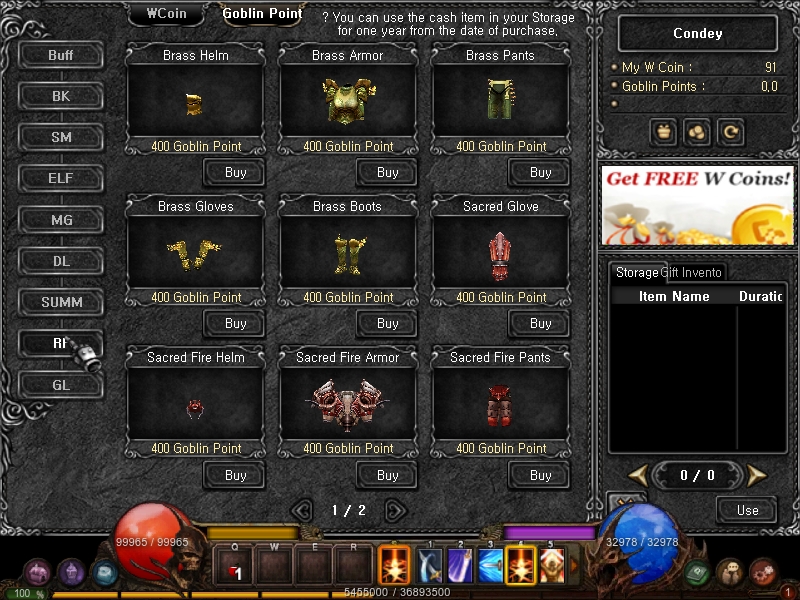
Task: Buy the Brass Helm
Action: pyautogui.click(x=235, y=172)
